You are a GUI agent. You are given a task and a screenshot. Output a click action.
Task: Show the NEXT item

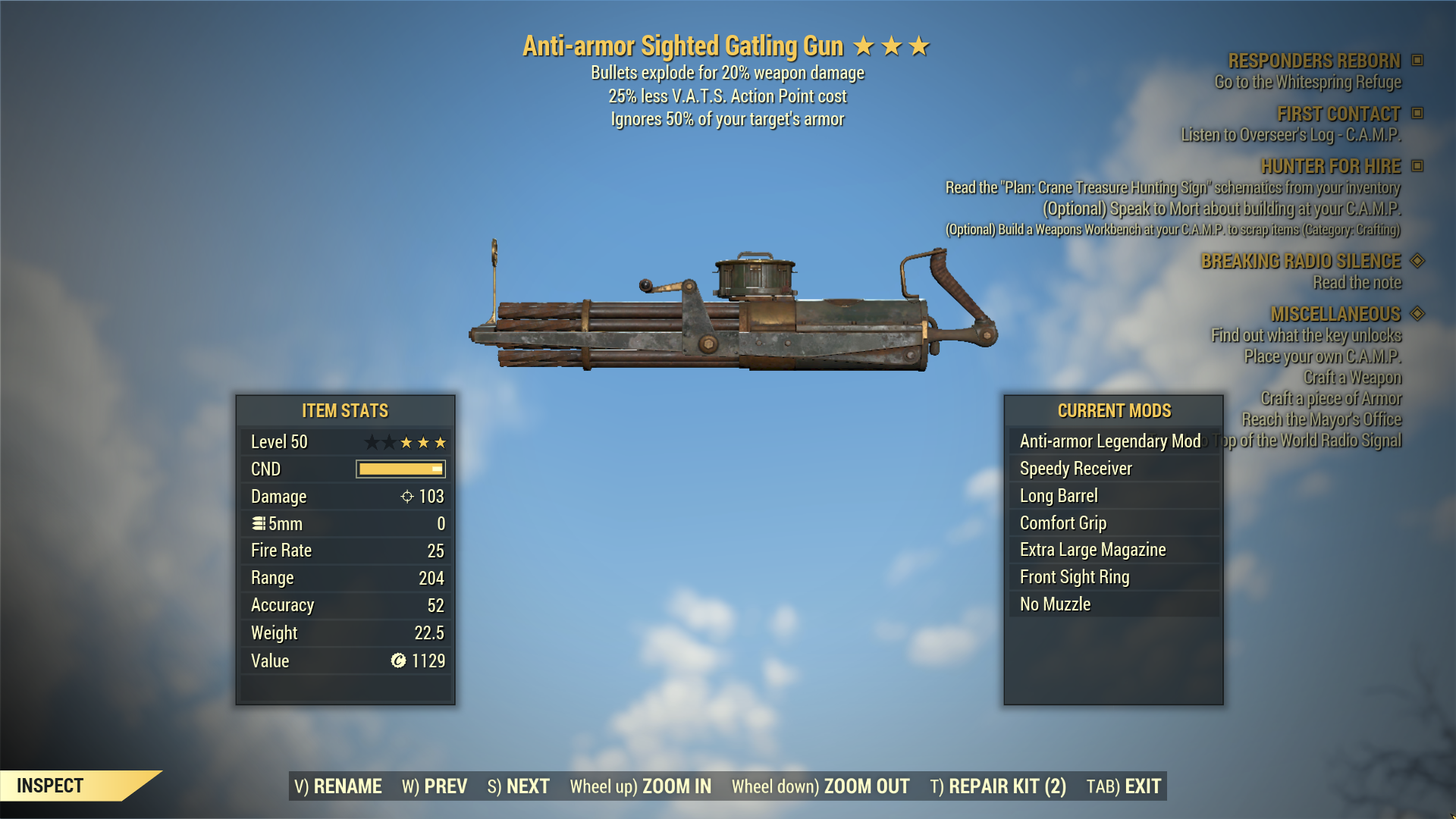pos(519,786)
